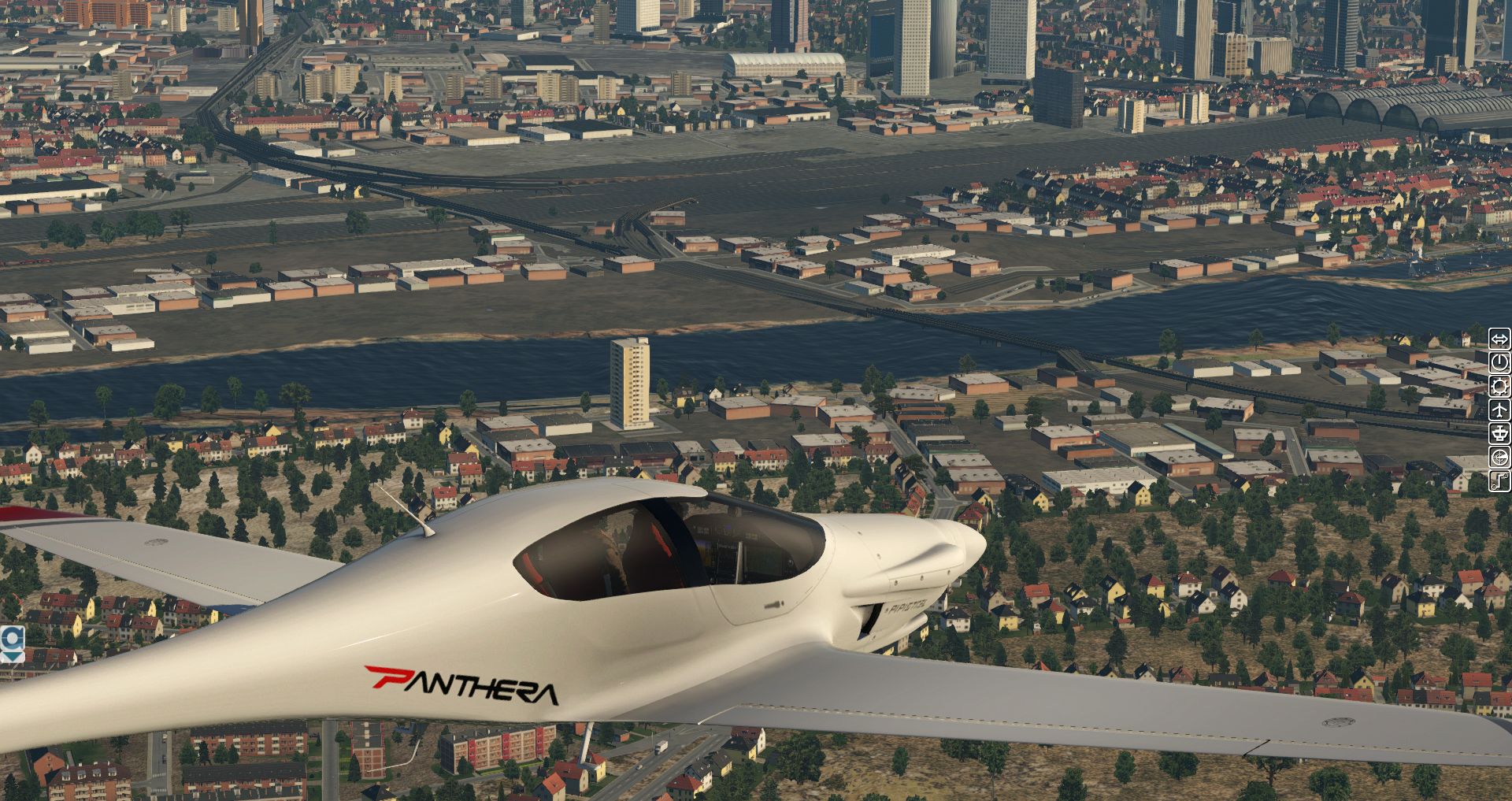Open the route path sidebar icon

1499,480
